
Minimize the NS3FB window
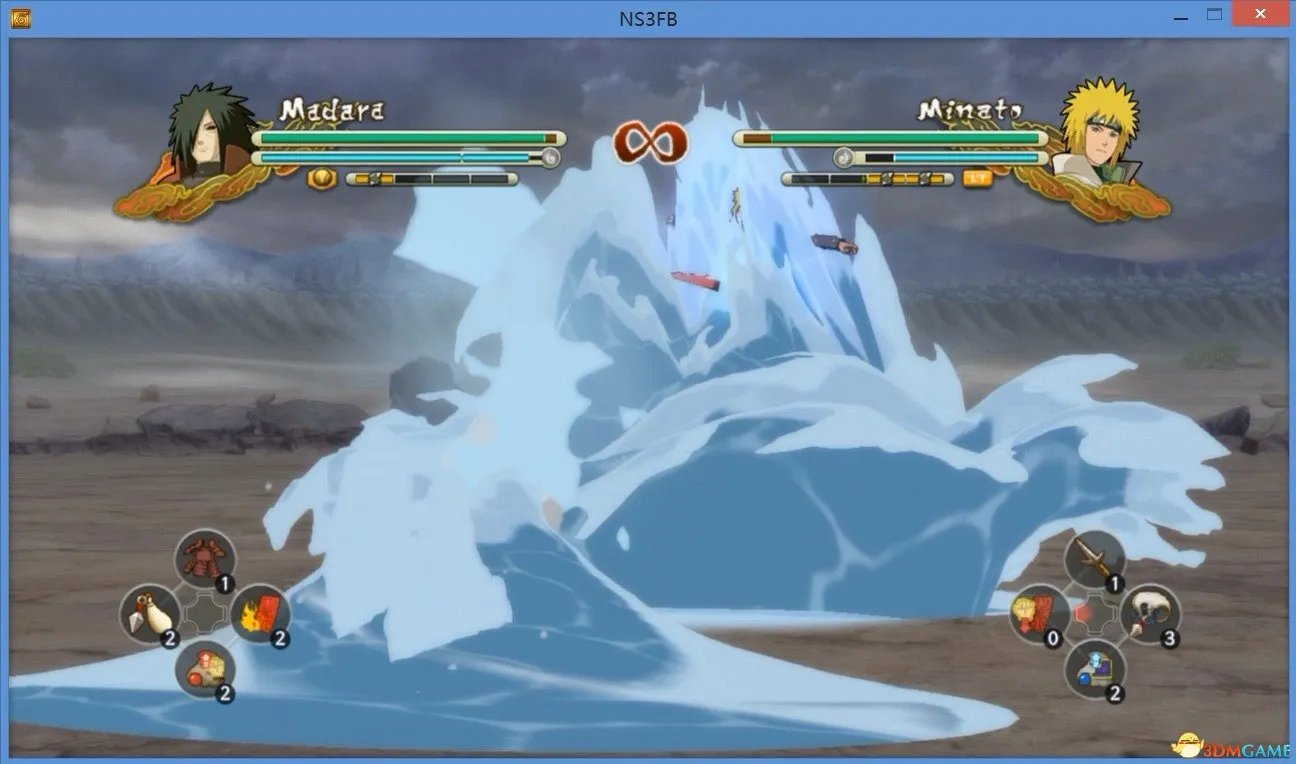(x=1179, y=15)
